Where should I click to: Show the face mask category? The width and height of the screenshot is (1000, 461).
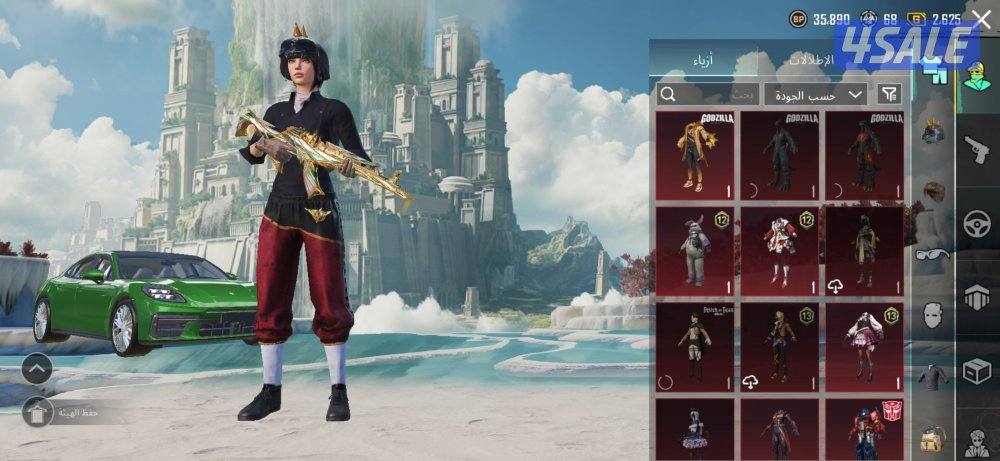932,316
